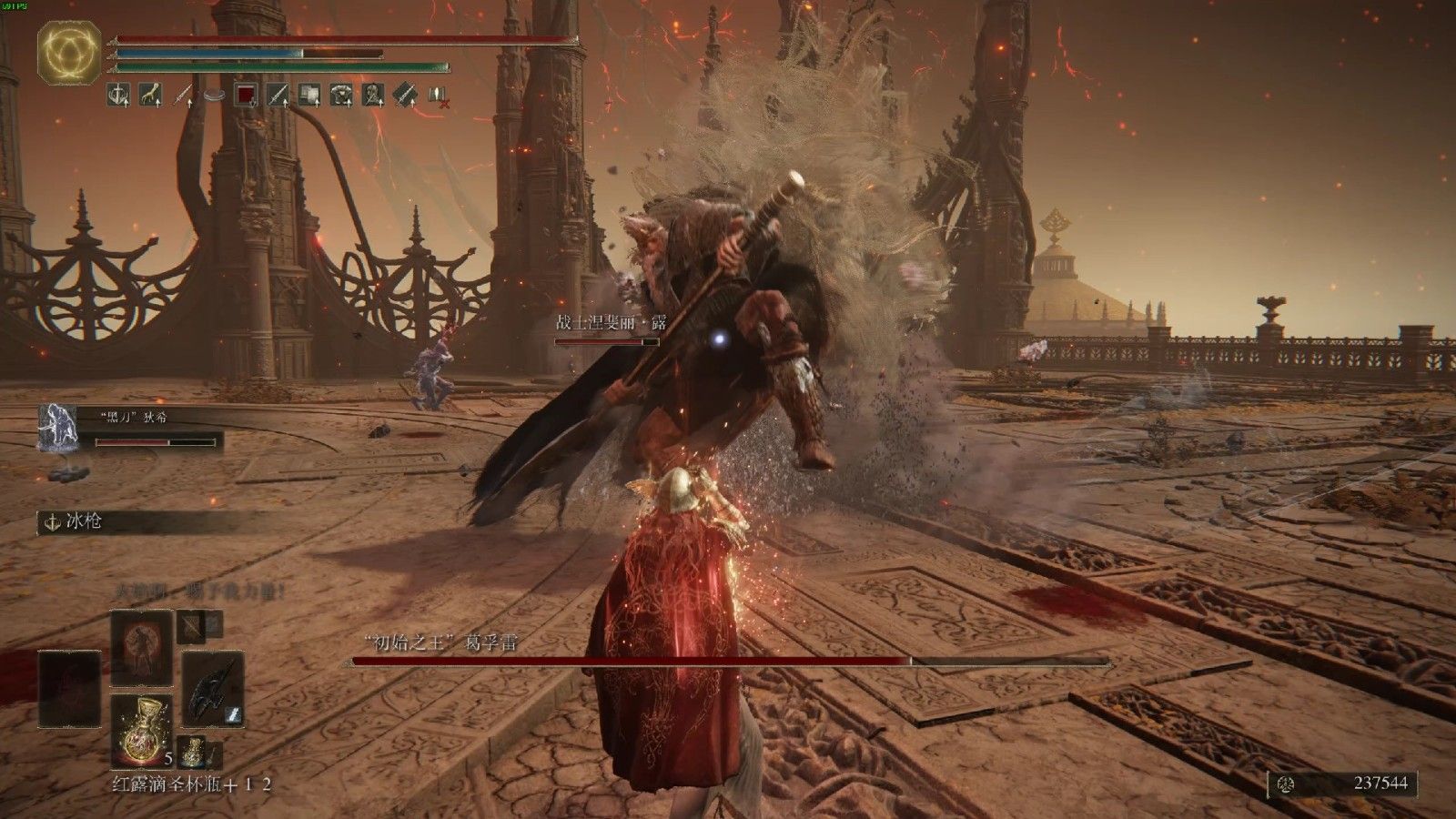Inspect the stacked scrolls buff icon
This screenshot has height=819, width=1456.
click(309, 93)
